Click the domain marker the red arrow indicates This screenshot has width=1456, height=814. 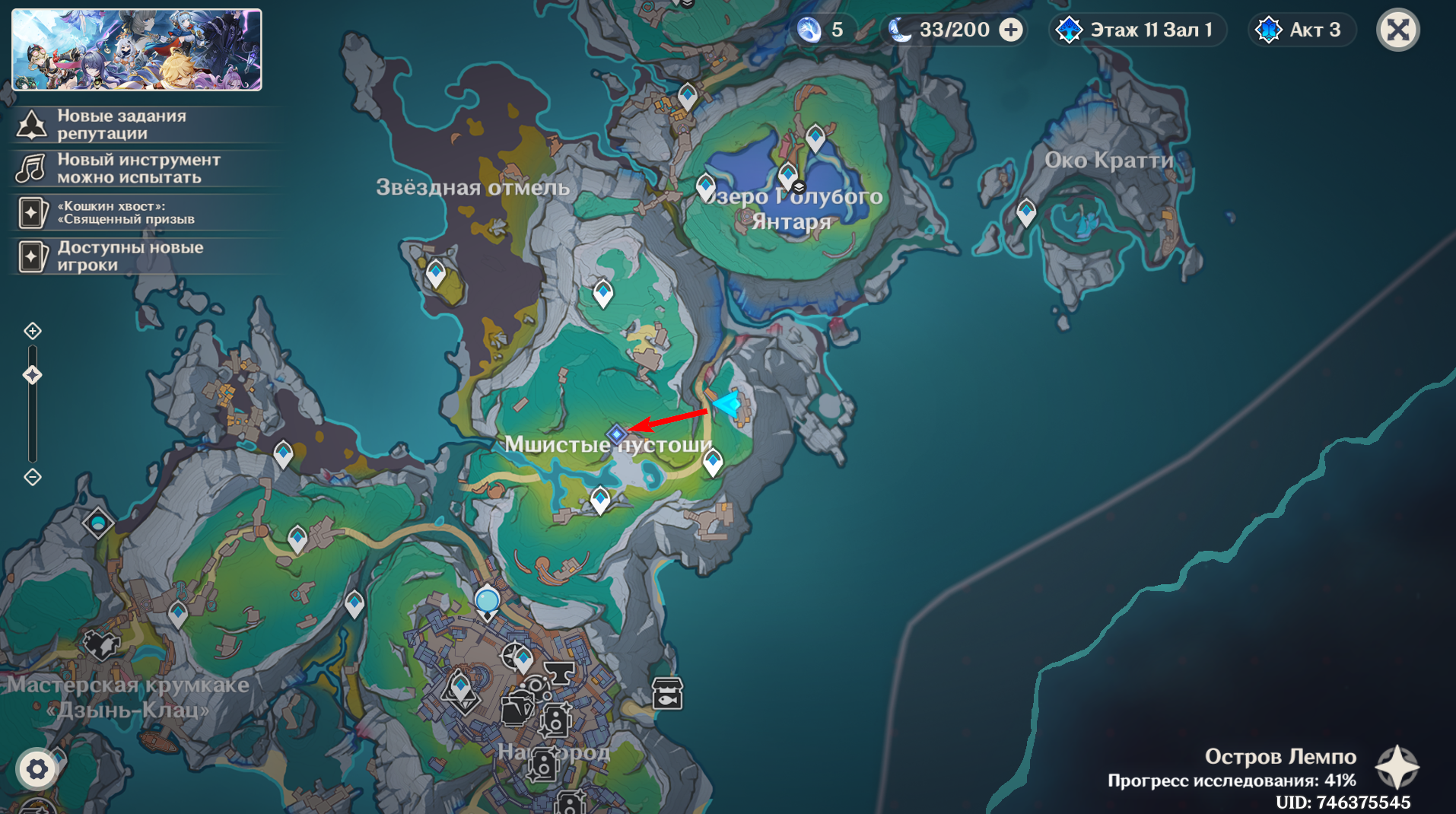tap(616, 434)
